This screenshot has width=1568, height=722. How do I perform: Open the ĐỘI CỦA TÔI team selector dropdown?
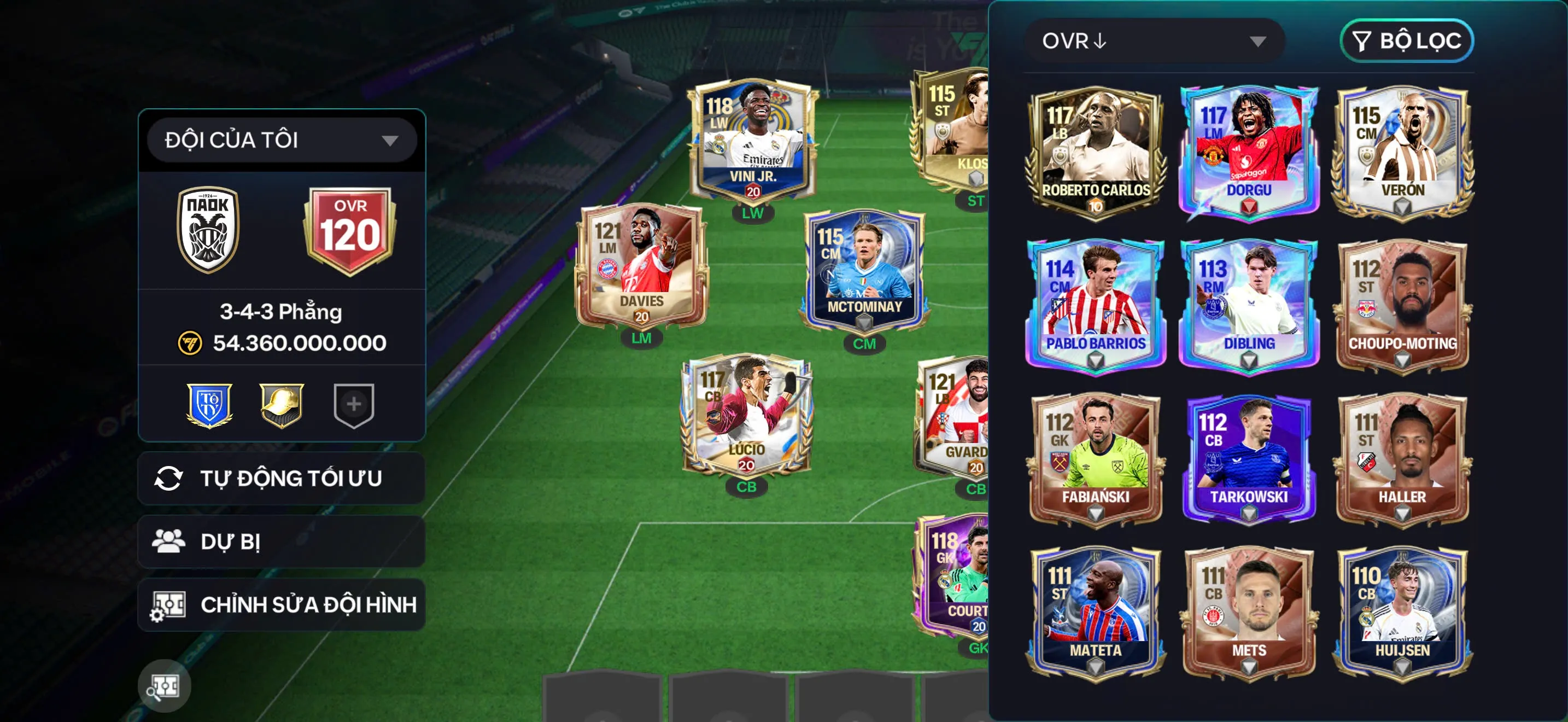coord(281,139)
